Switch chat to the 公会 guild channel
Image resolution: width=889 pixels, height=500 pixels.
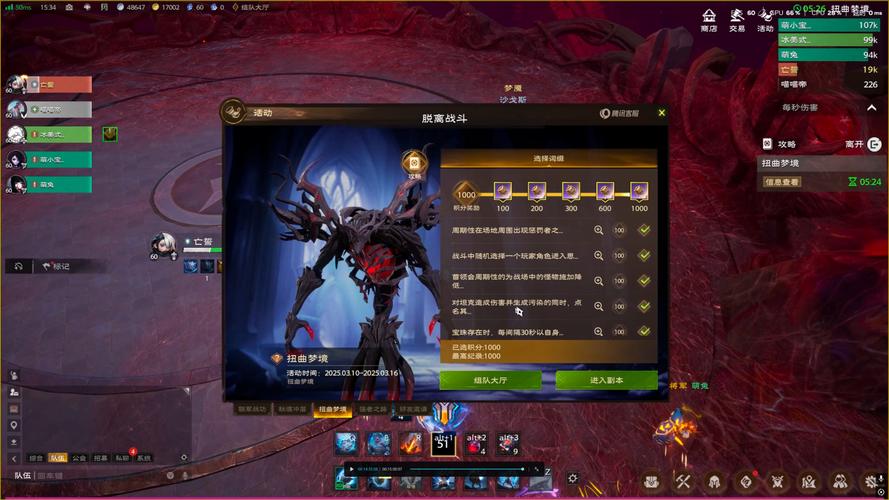tap(79, 457)
